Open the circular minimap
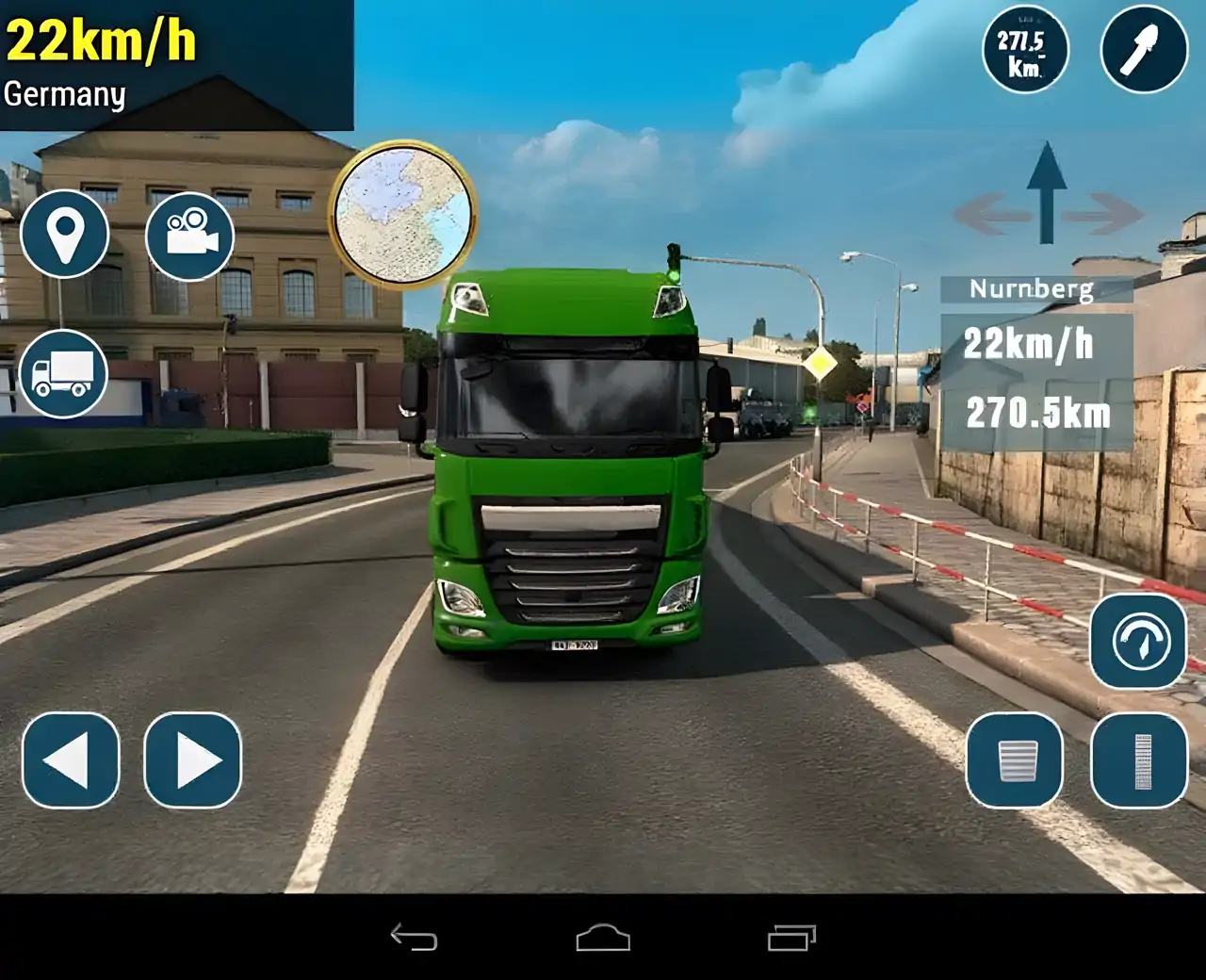The image size is (1206, 980). (x=403, y=215)
